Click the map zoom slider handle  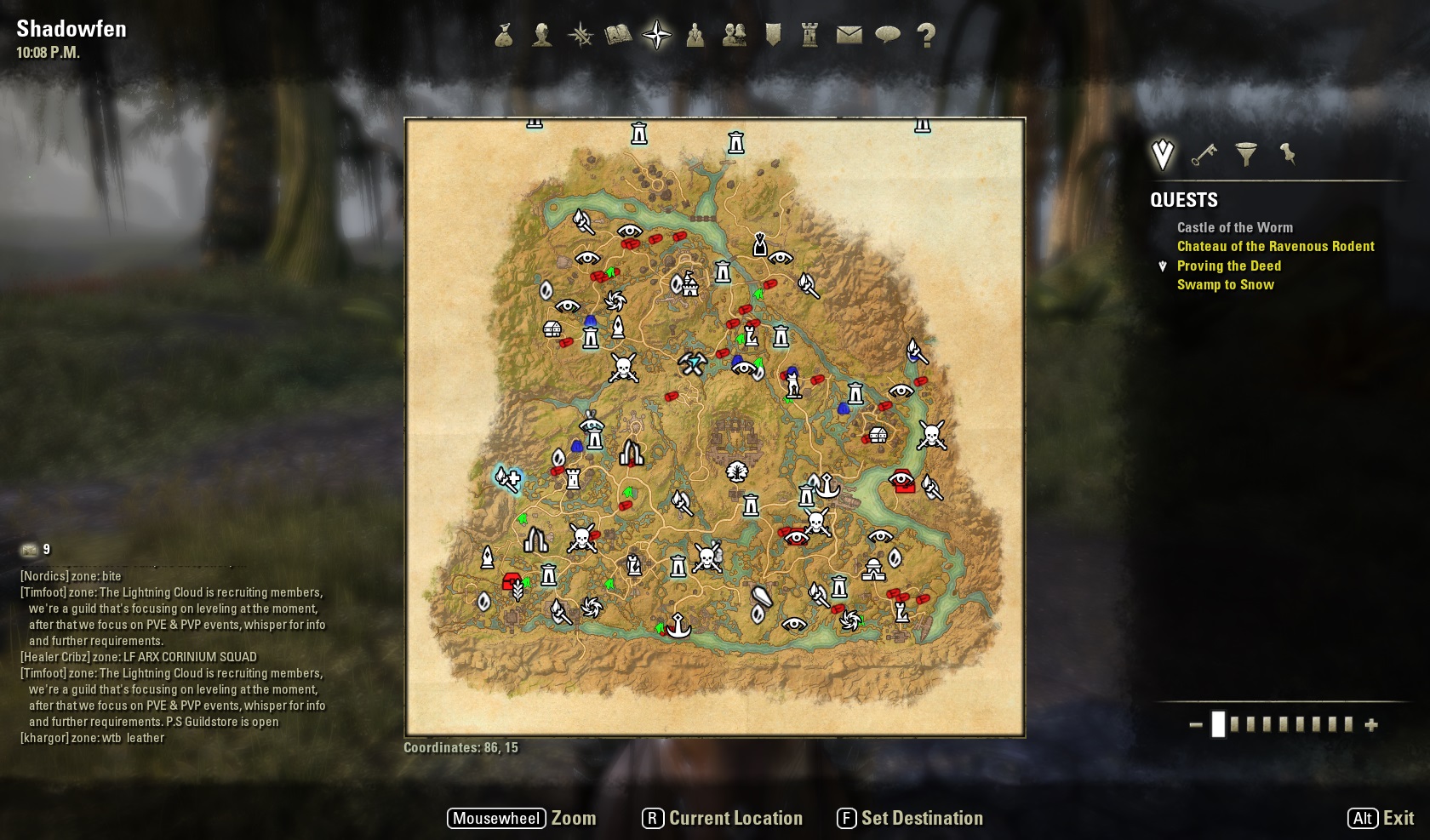click(x=1218, y=724)
